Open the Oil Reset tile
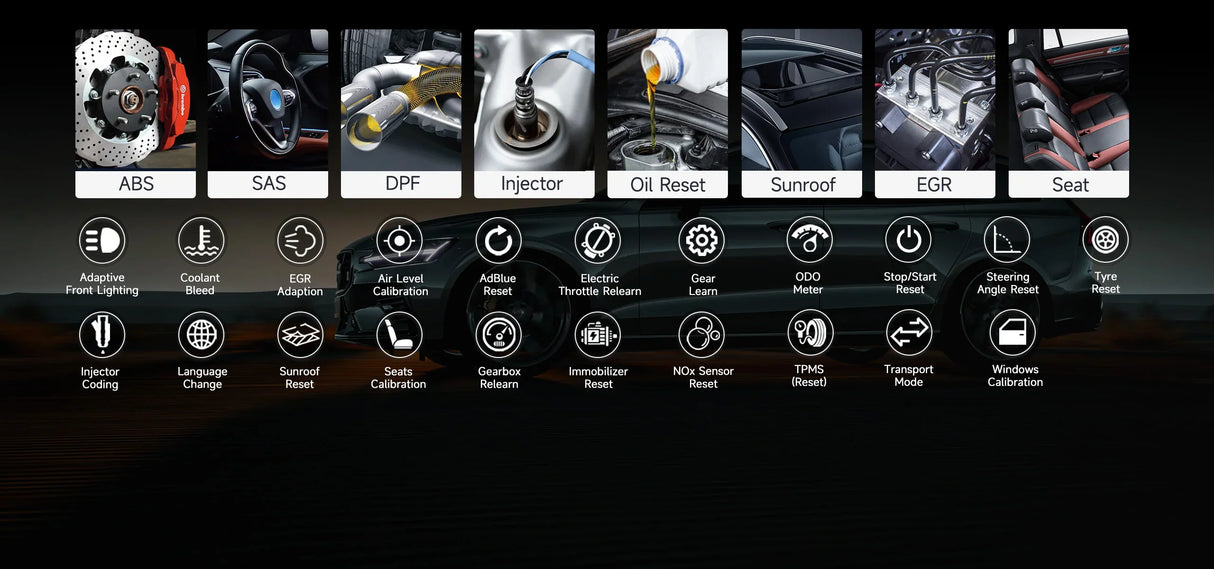 667,113
